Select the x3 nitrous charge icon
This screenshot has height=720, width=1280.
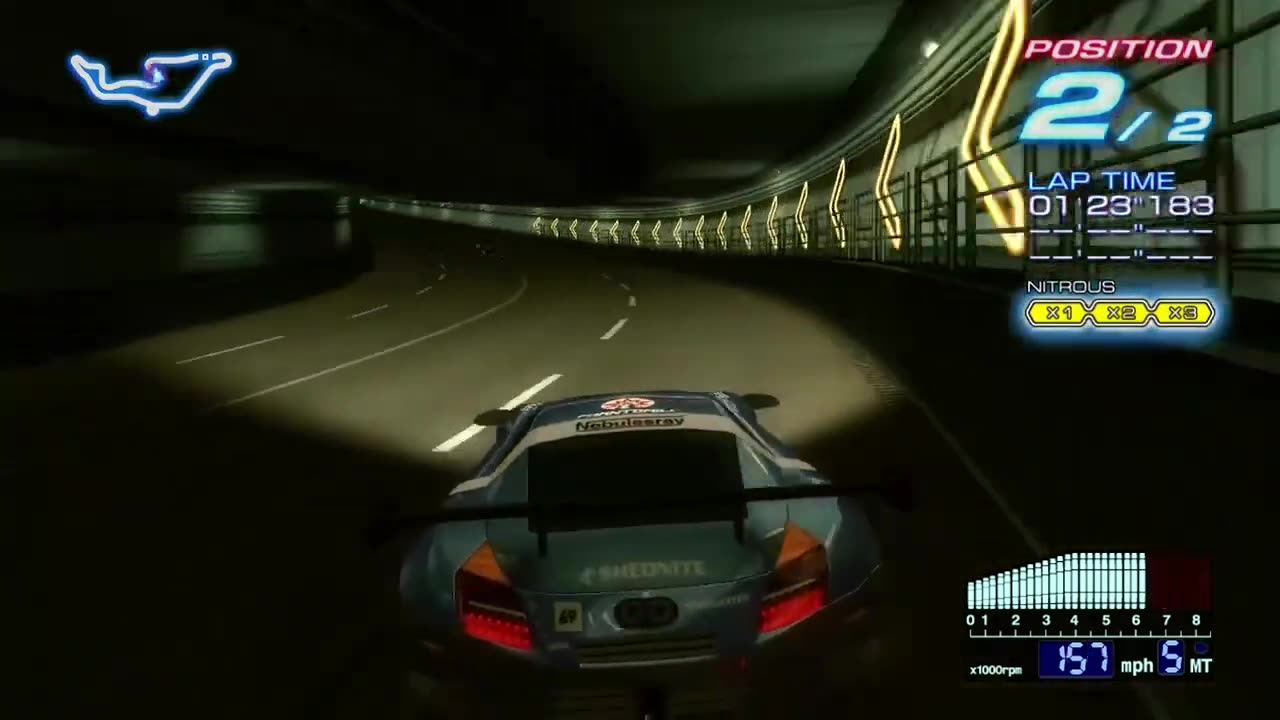pos(1183,312)
